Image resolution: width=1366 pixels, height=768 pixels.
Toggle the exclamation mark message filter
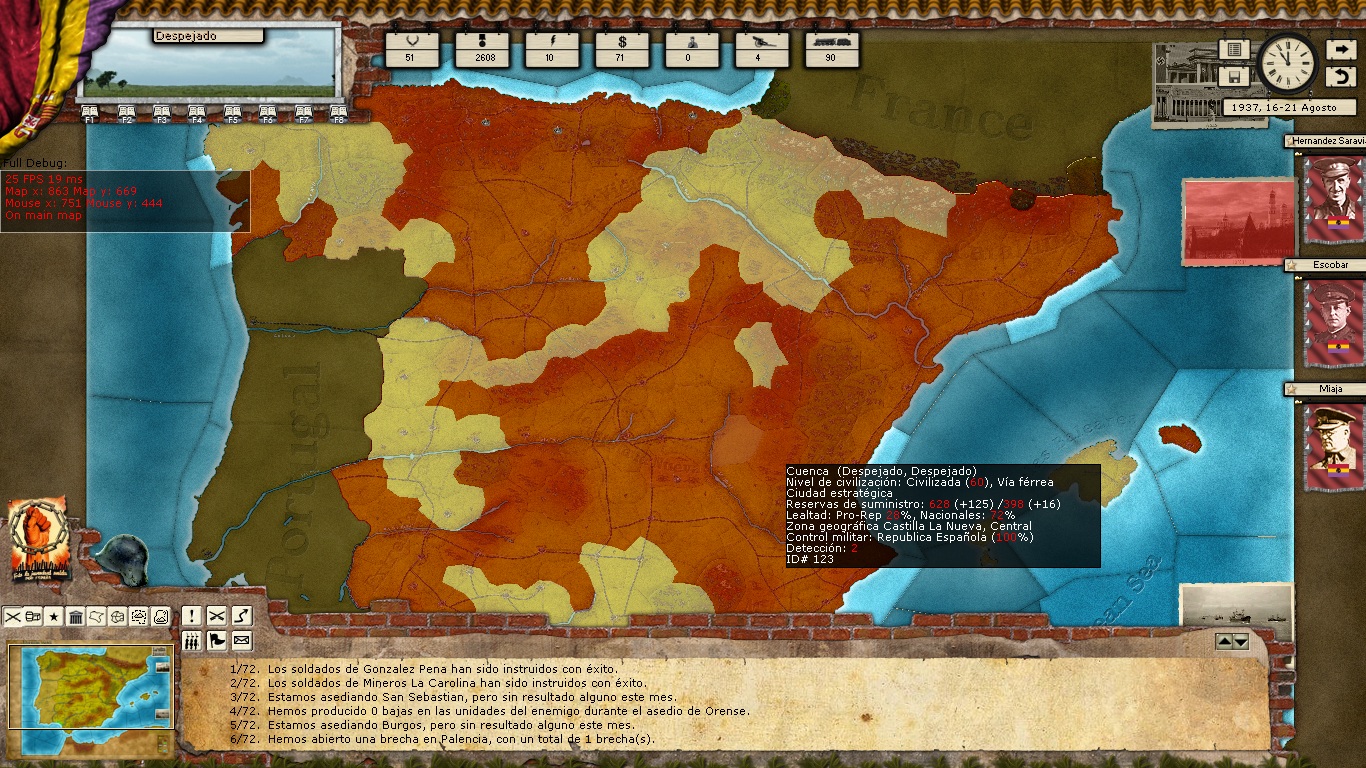191,616
